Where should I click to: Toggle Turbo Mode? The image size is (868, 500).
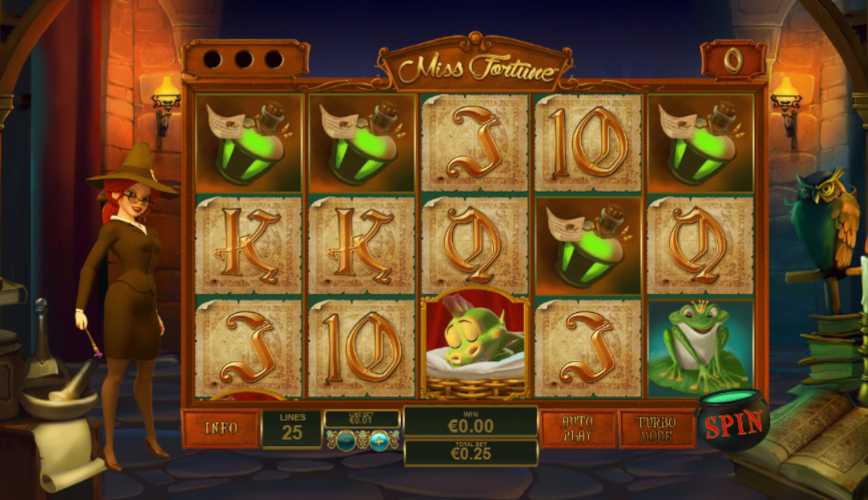click(656, 428)
